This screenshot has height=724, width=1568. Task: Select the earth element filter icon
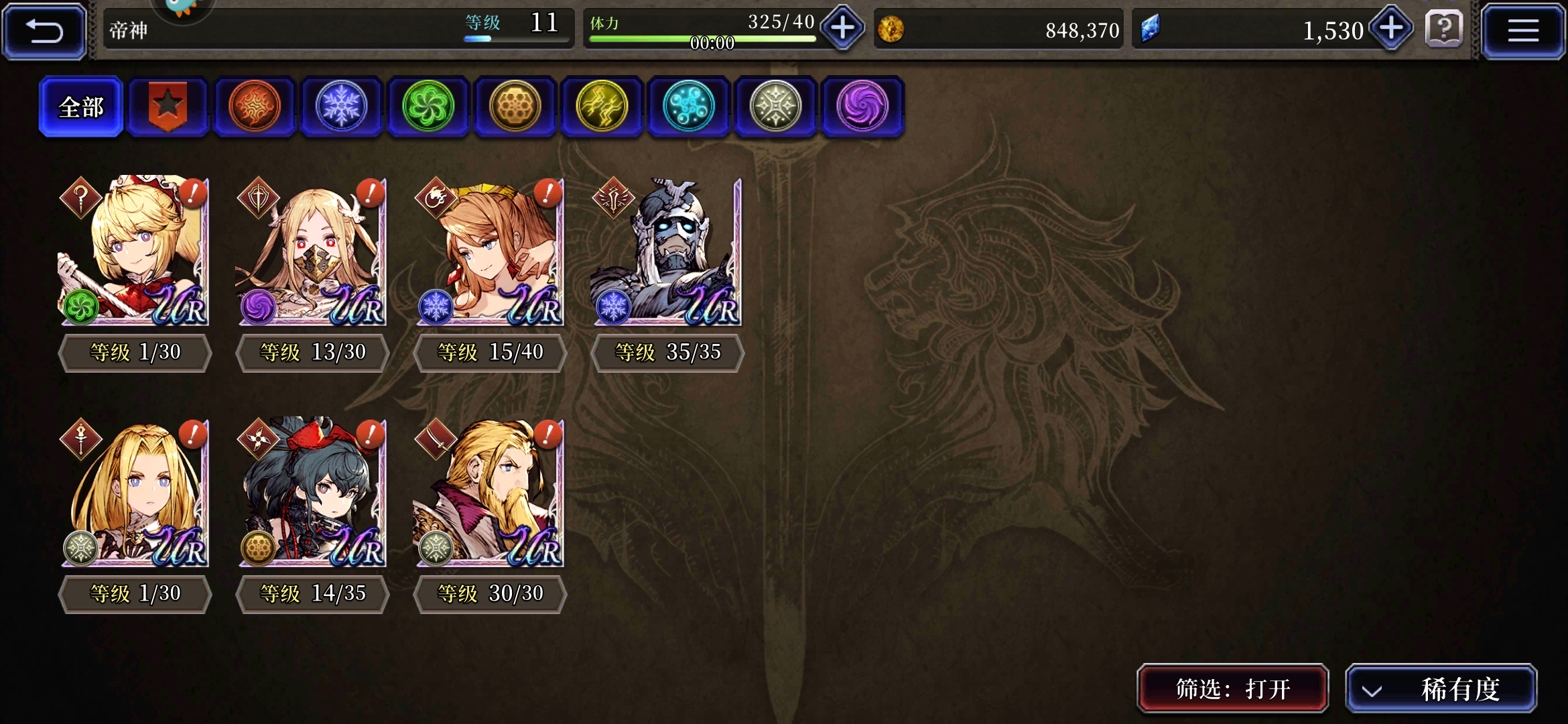(x=515, y=106)
